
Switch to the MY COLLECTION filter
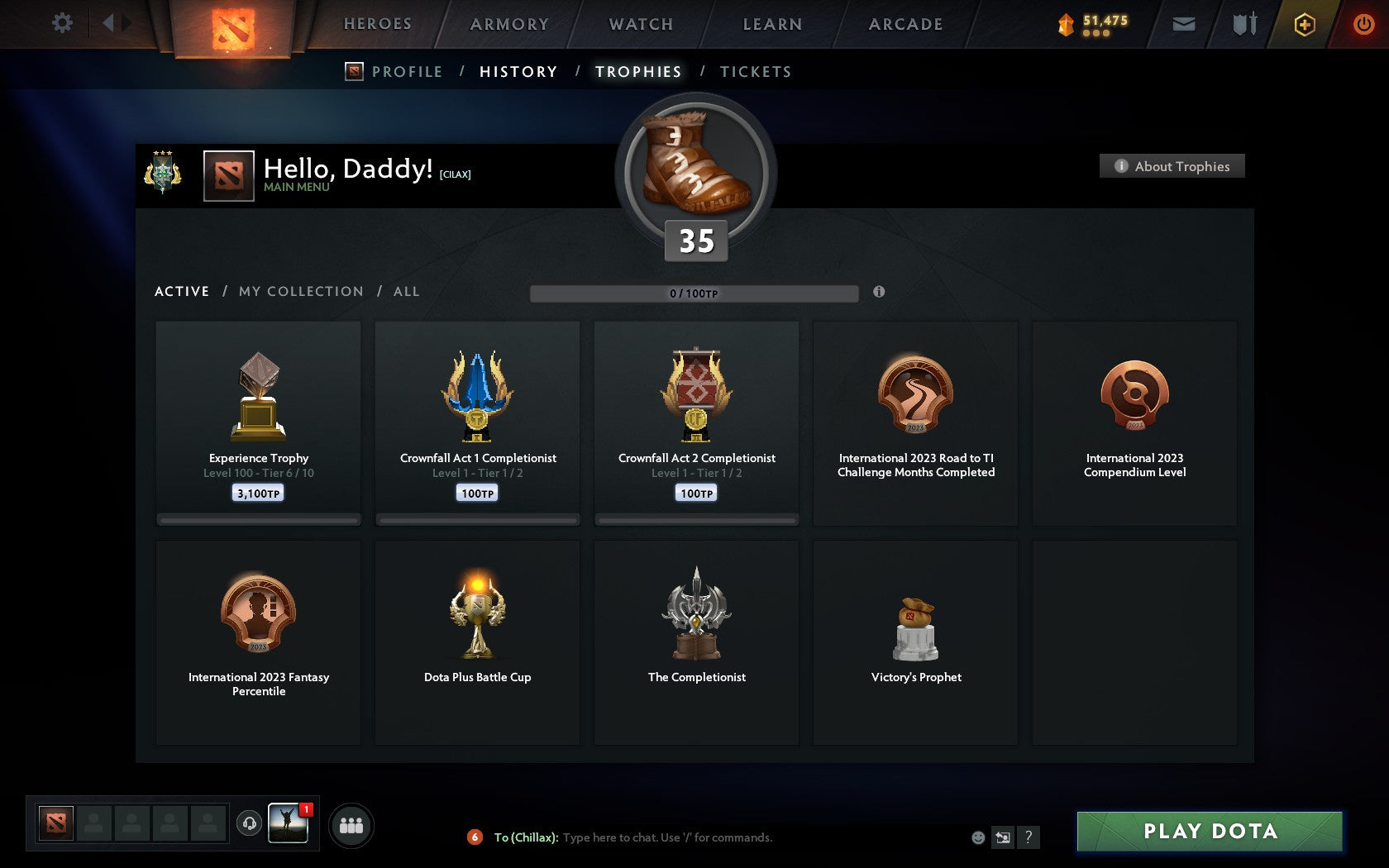click(300, 291)
